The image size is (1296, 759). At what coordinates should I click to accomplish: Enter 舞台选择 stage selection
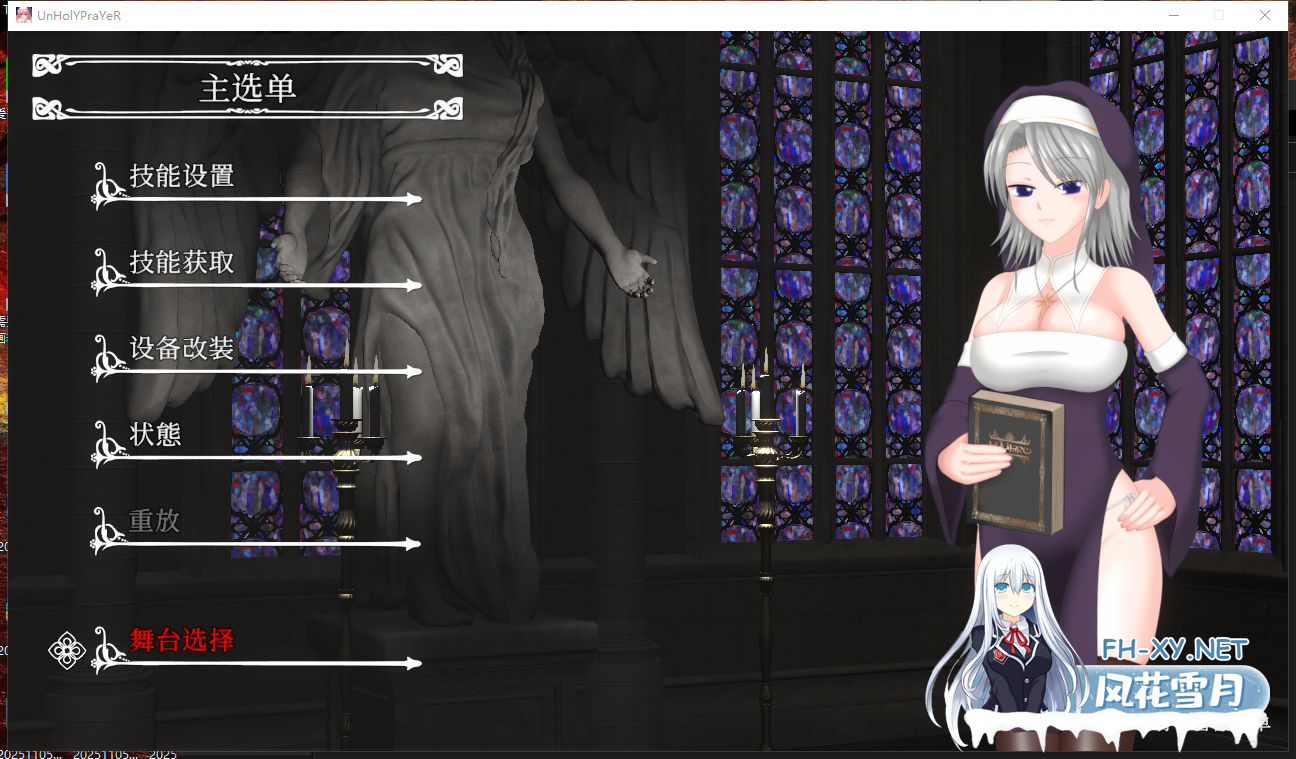[180, 642]
